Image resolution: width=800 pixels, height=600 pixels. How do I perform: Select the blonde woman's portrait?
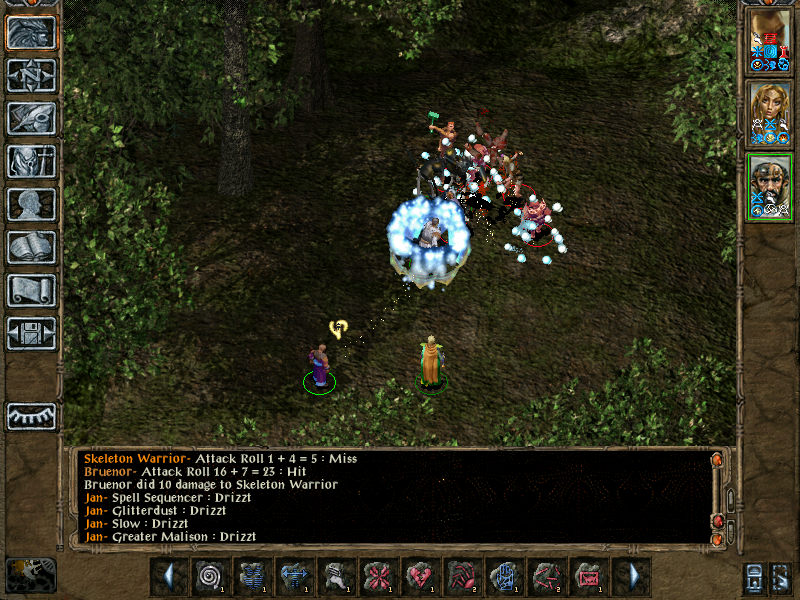[769, 113]
